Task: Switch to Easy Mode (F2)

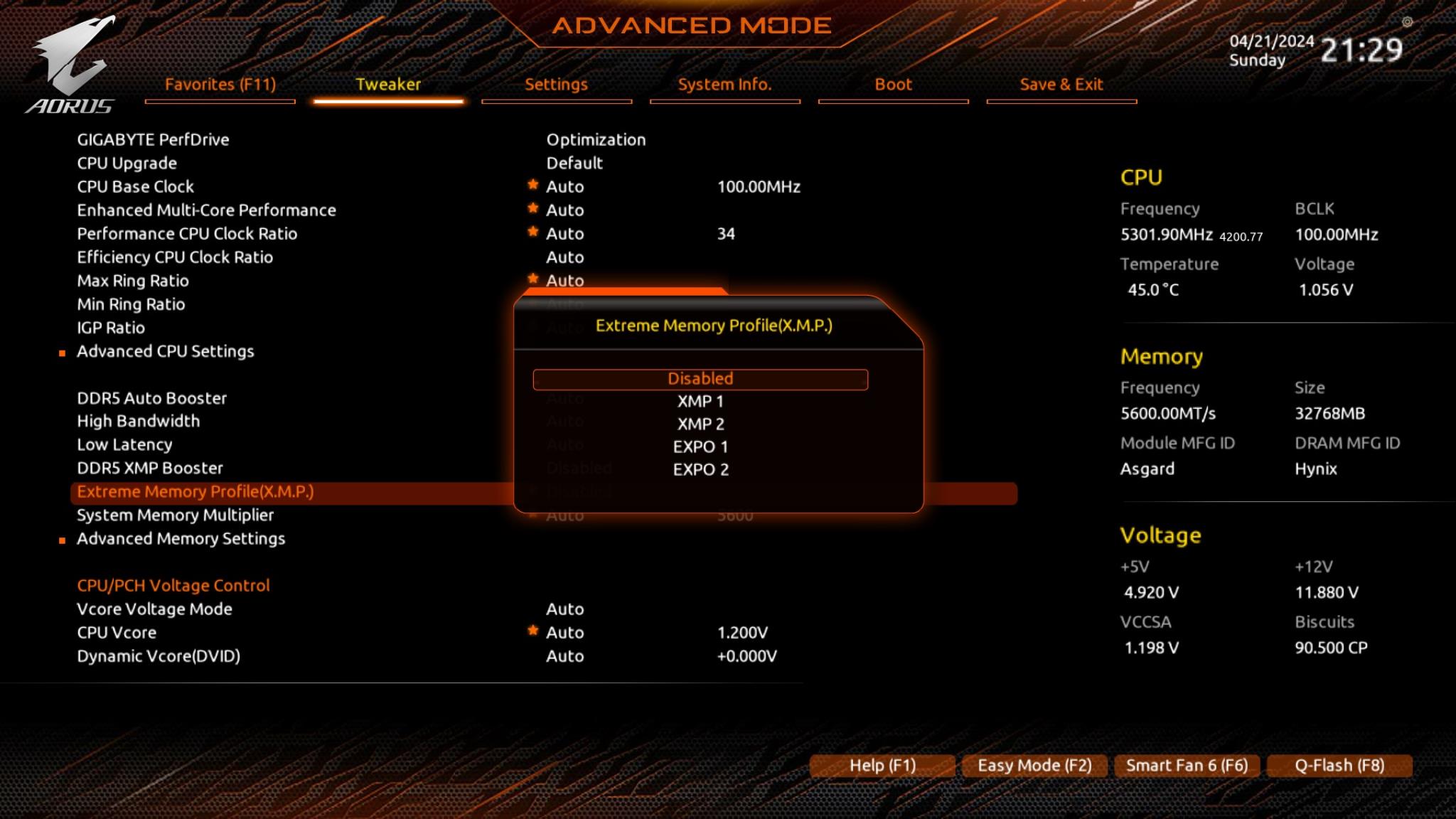Action: point(1034,766)
